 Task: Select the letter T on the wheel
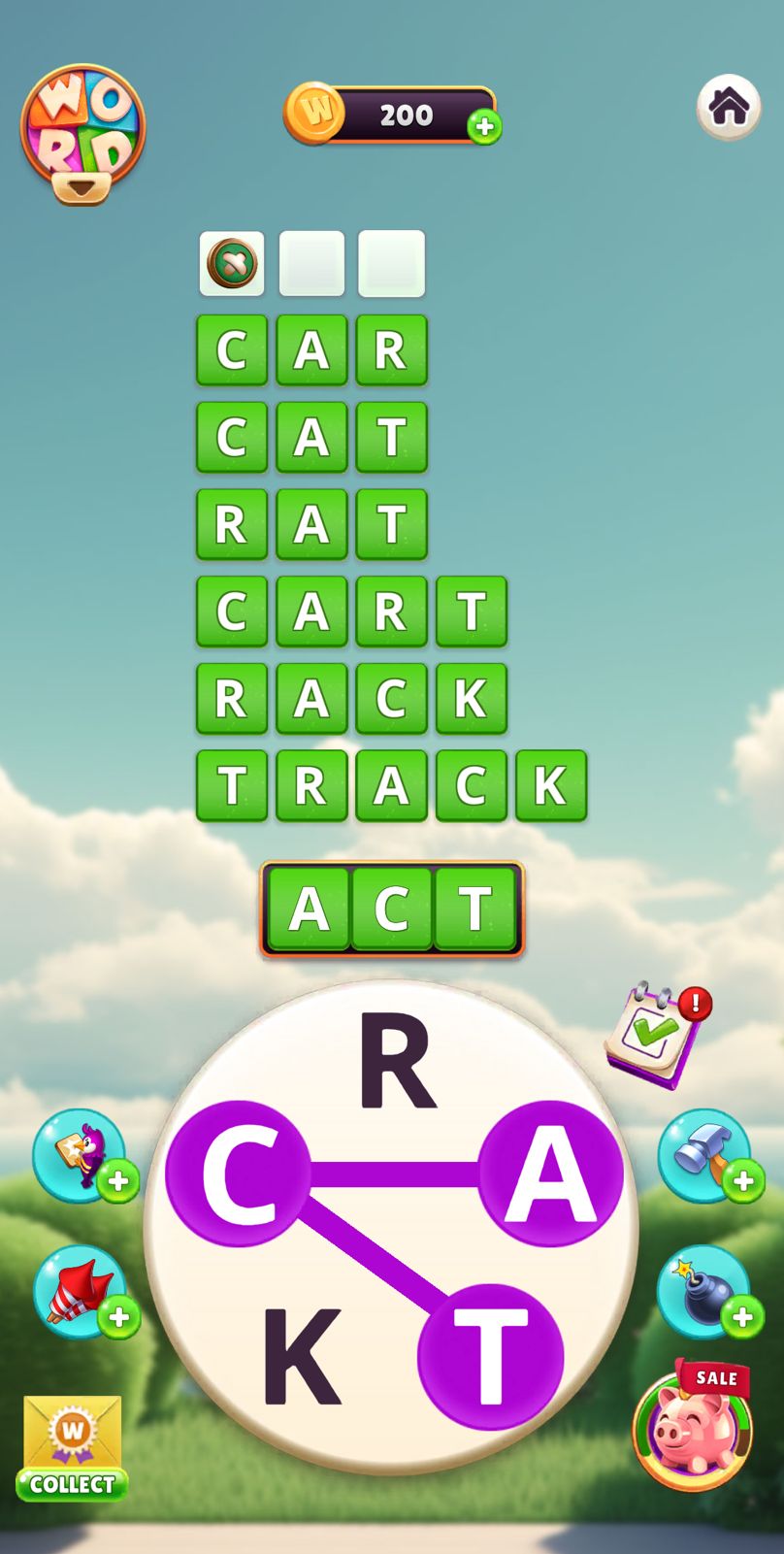490,1357
